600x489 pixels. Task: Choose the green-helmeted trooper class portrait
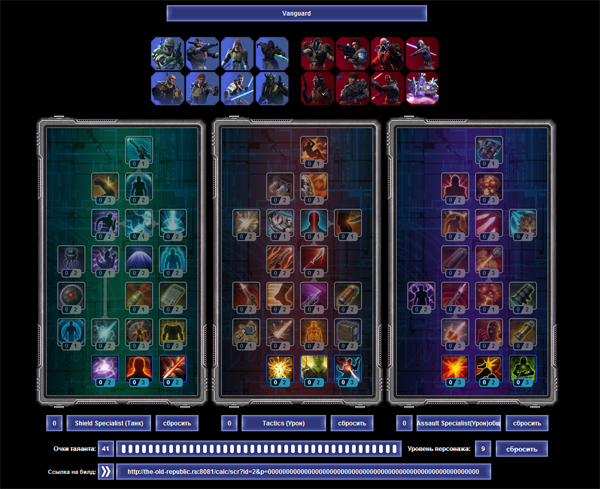tap(166, 53)
